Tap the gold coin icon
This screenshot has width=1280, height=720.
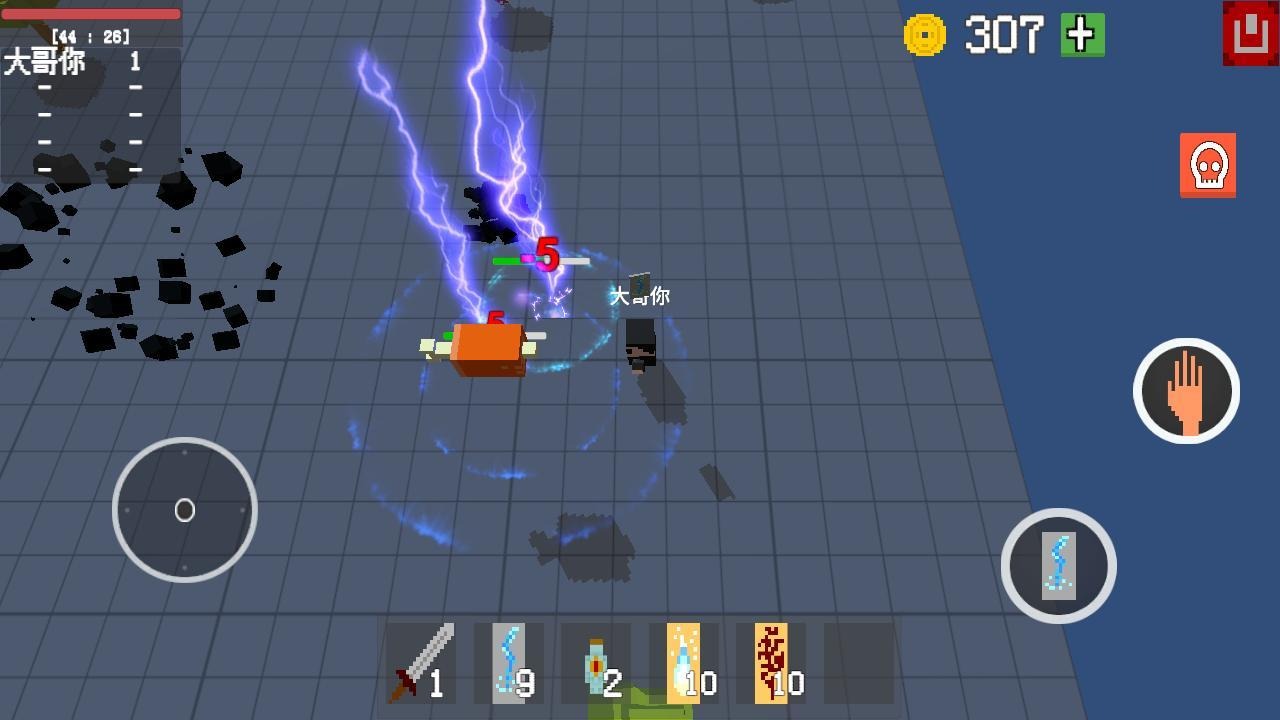[x=925, y=36]
